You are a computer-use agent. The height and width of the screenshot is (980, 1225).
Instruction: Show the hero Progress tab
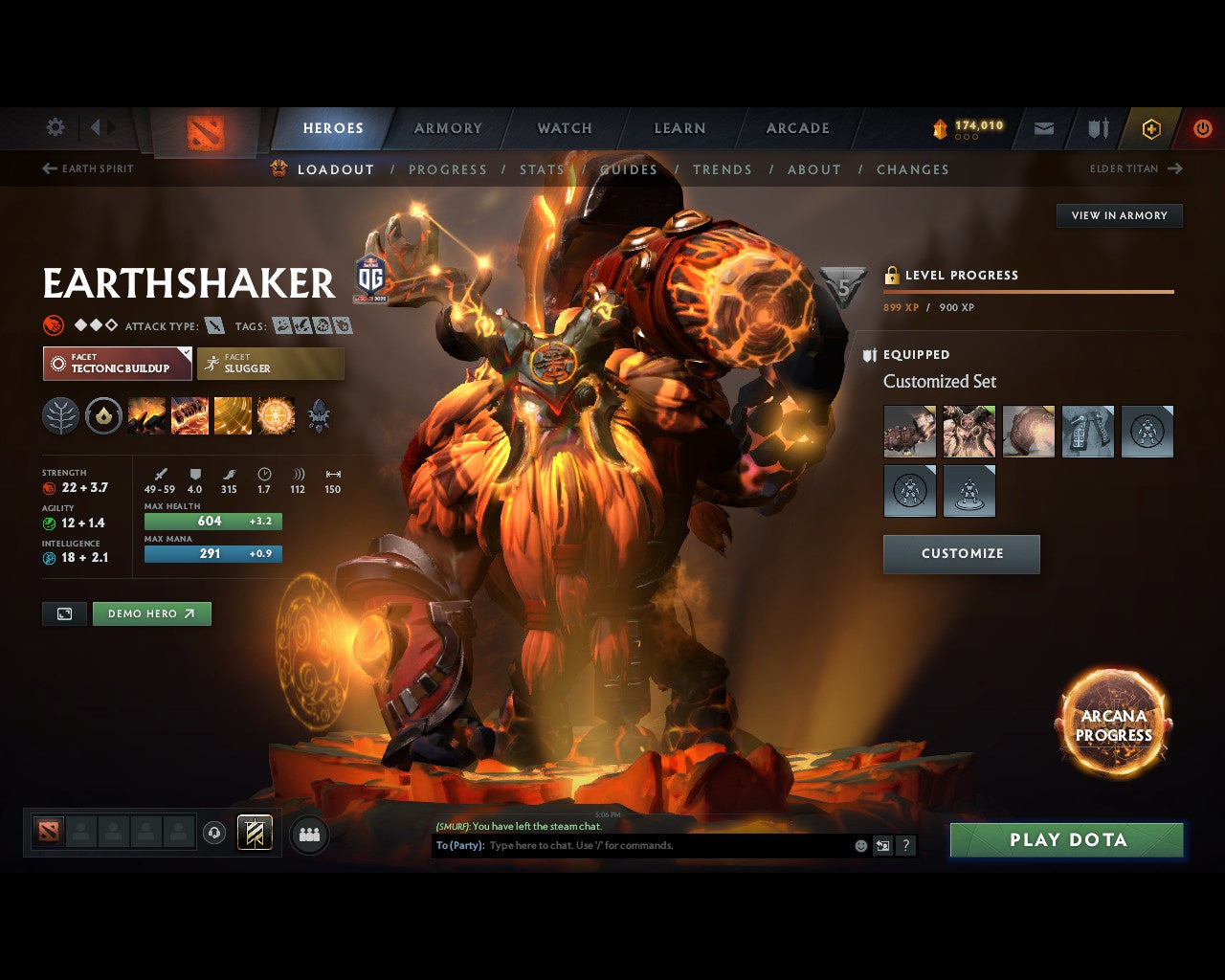(448, 169)
